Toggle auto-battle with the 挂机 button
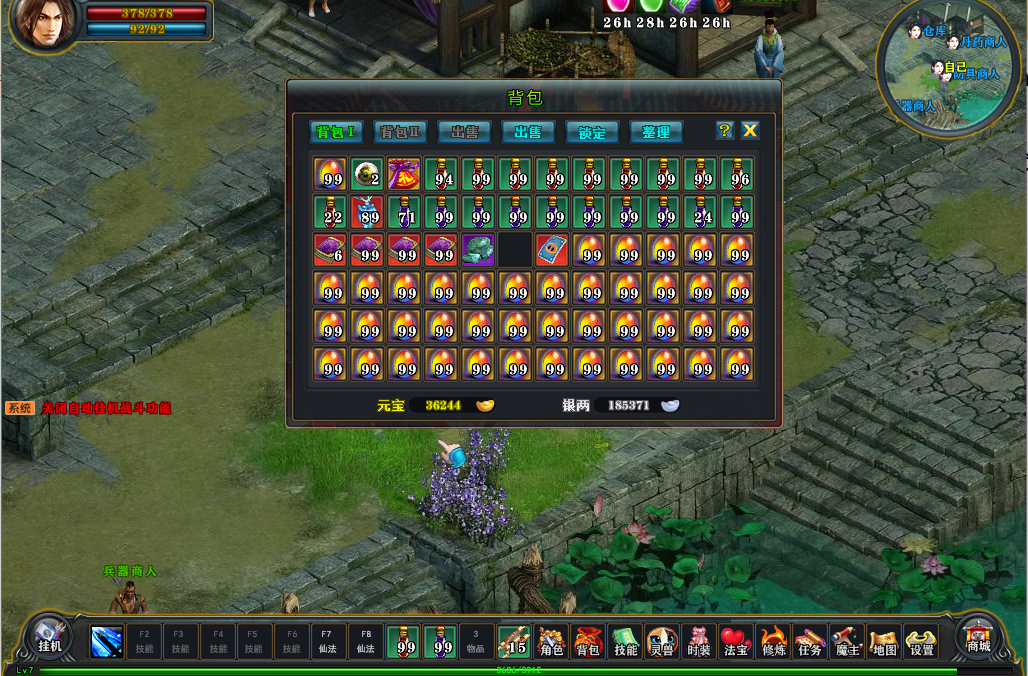 (x=50, y=637)
